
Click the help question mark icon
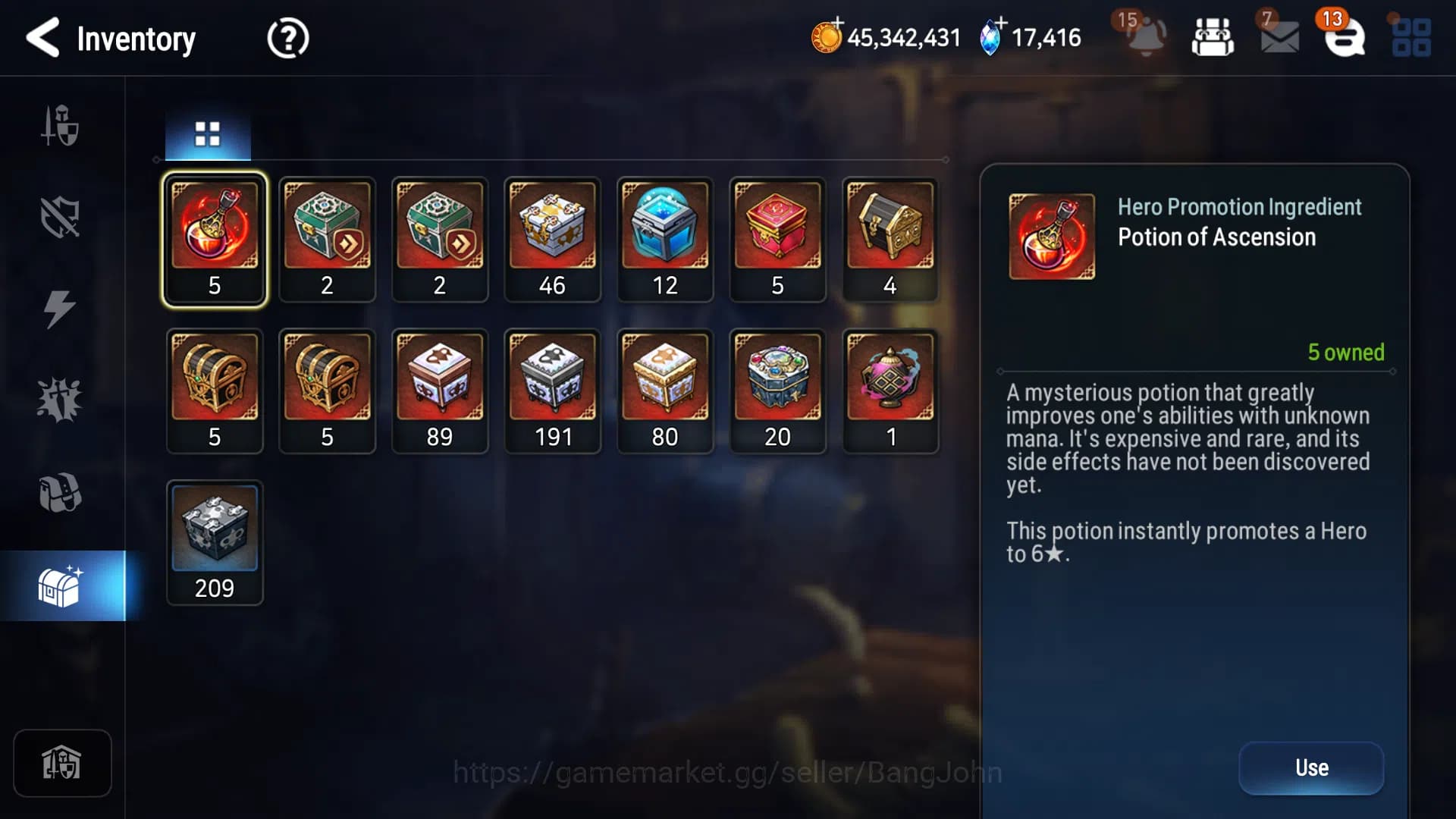click(288, 37)
